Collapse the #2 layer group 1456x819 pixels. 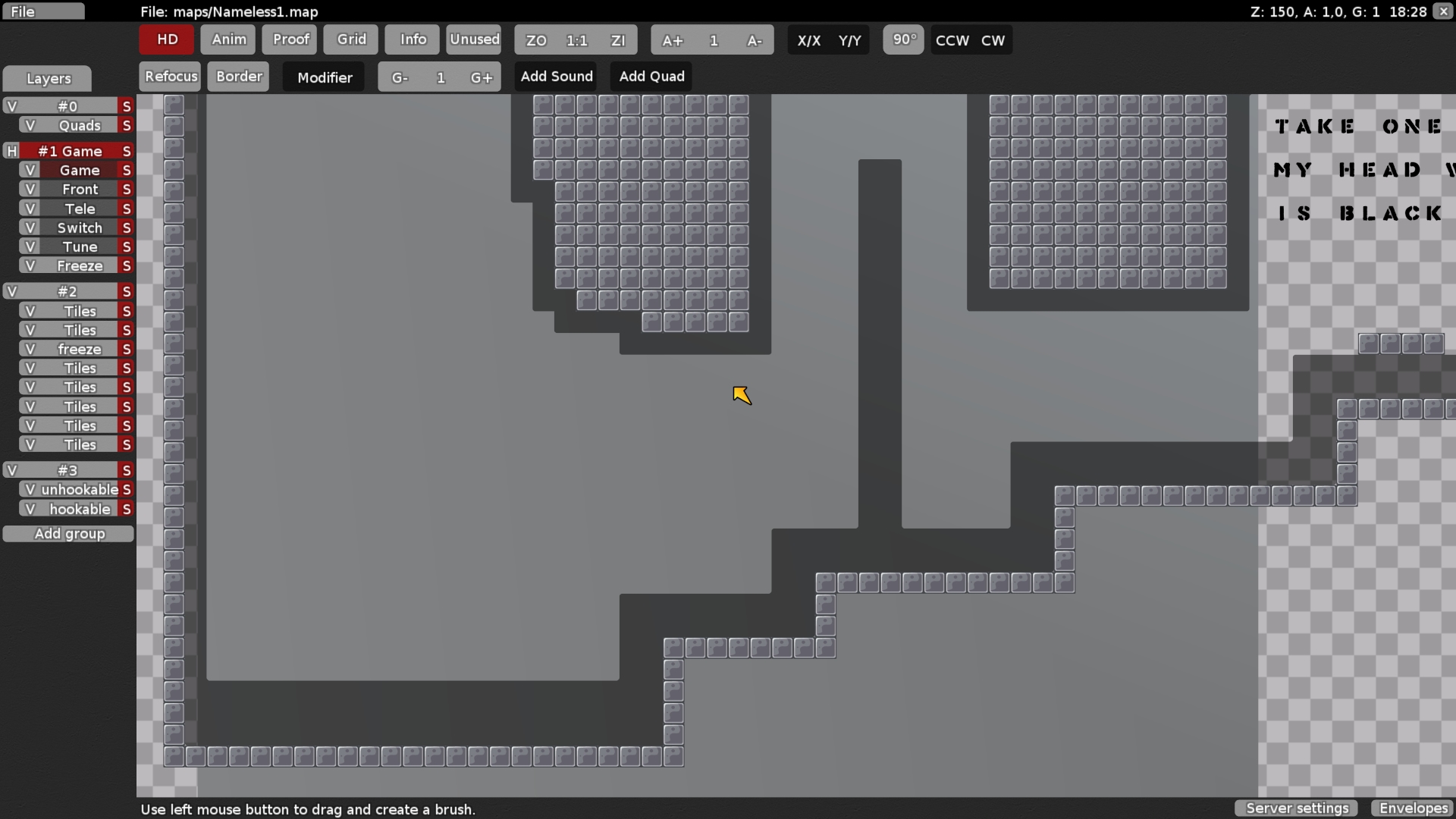pyautogui.click(x=11, y=291)
